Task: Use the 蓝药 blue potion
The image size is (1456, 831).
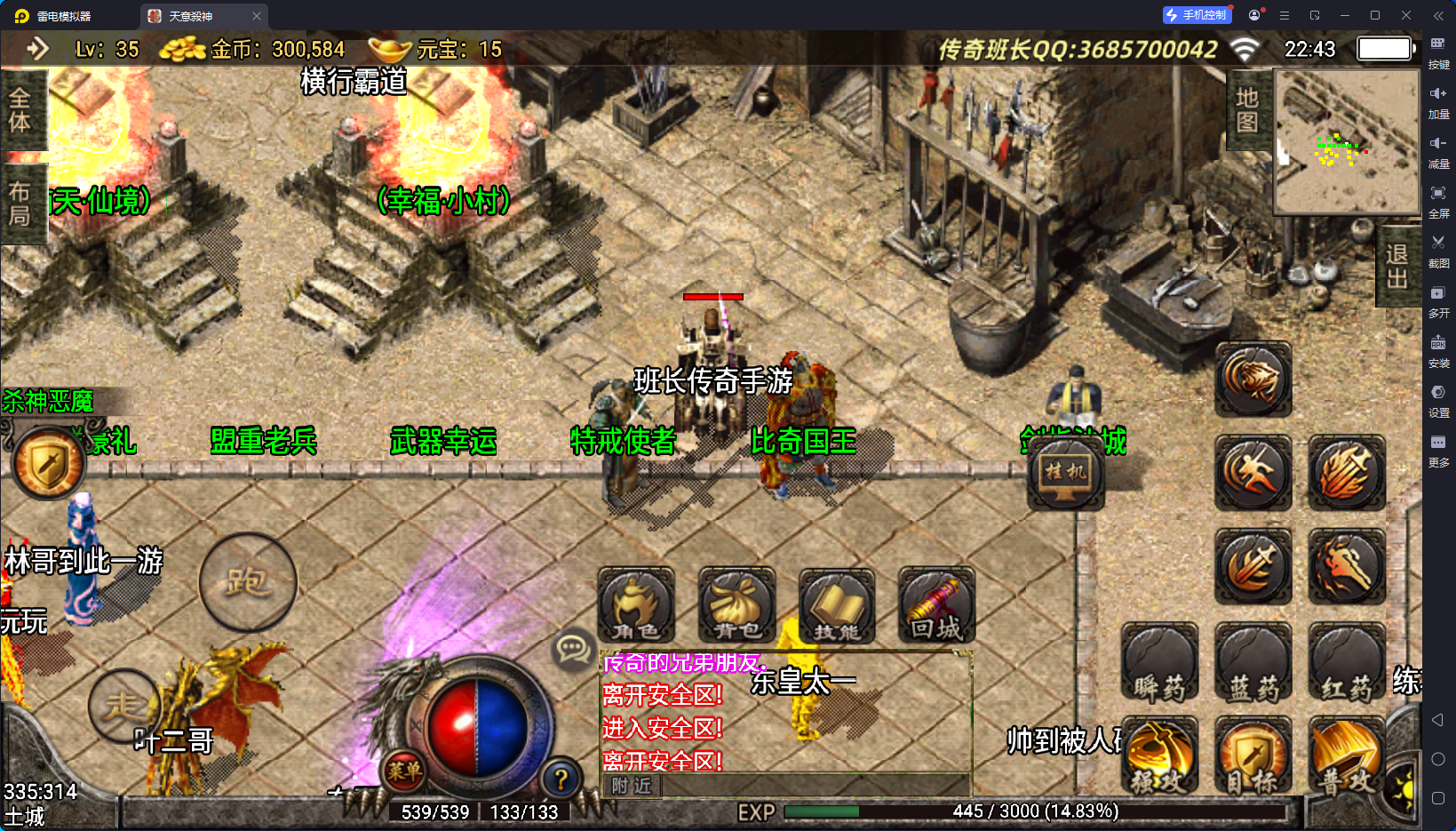Action: [1253, 665]
